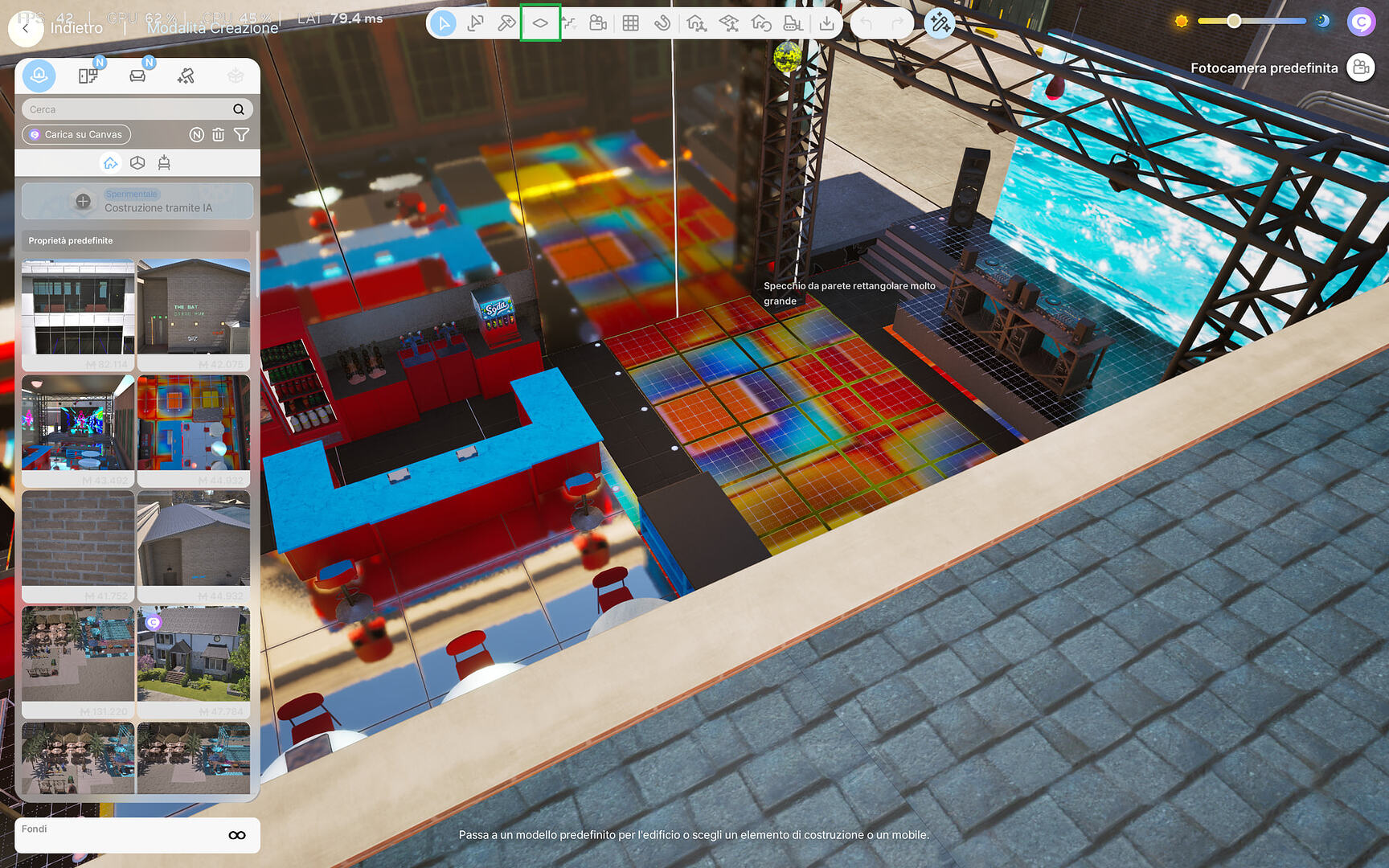Screen dimensions: 1389x868
Task: Switch to the doors and windows tab
Action: [88, 76]
